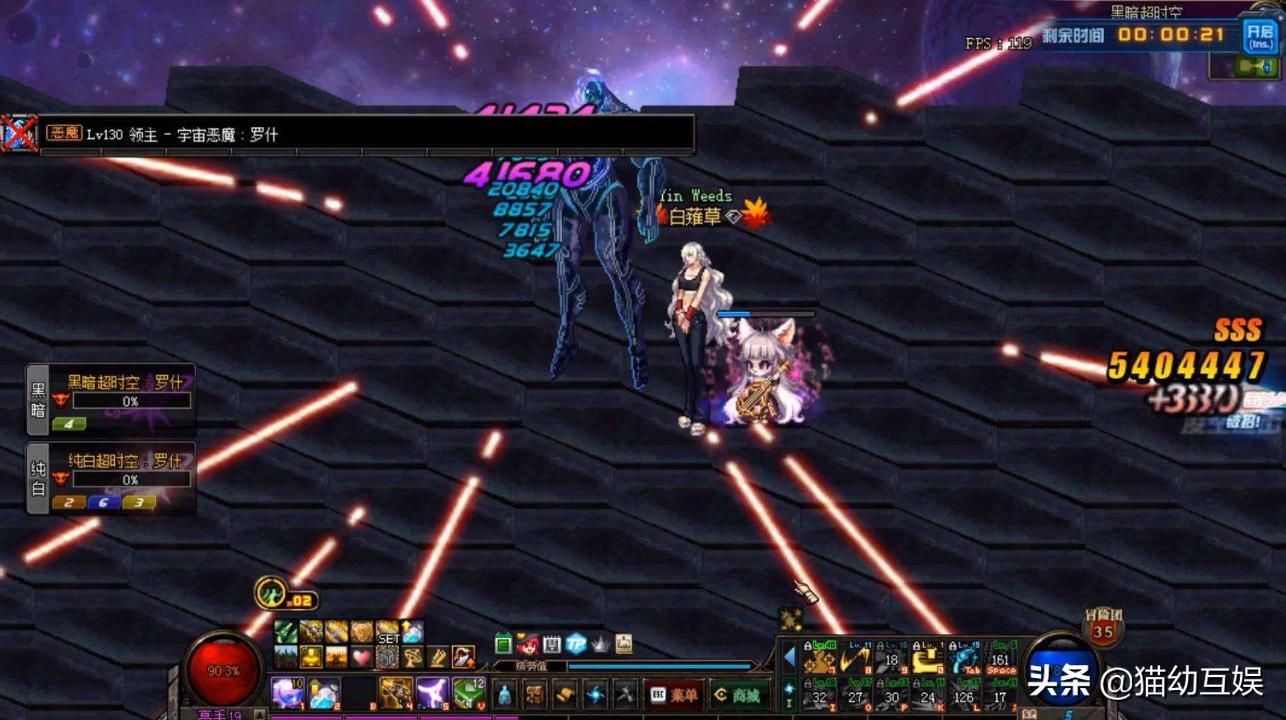1286x720 pixels.
Task: Use the blue bottle in quick slot 2
Action: (x=323, y=693)
